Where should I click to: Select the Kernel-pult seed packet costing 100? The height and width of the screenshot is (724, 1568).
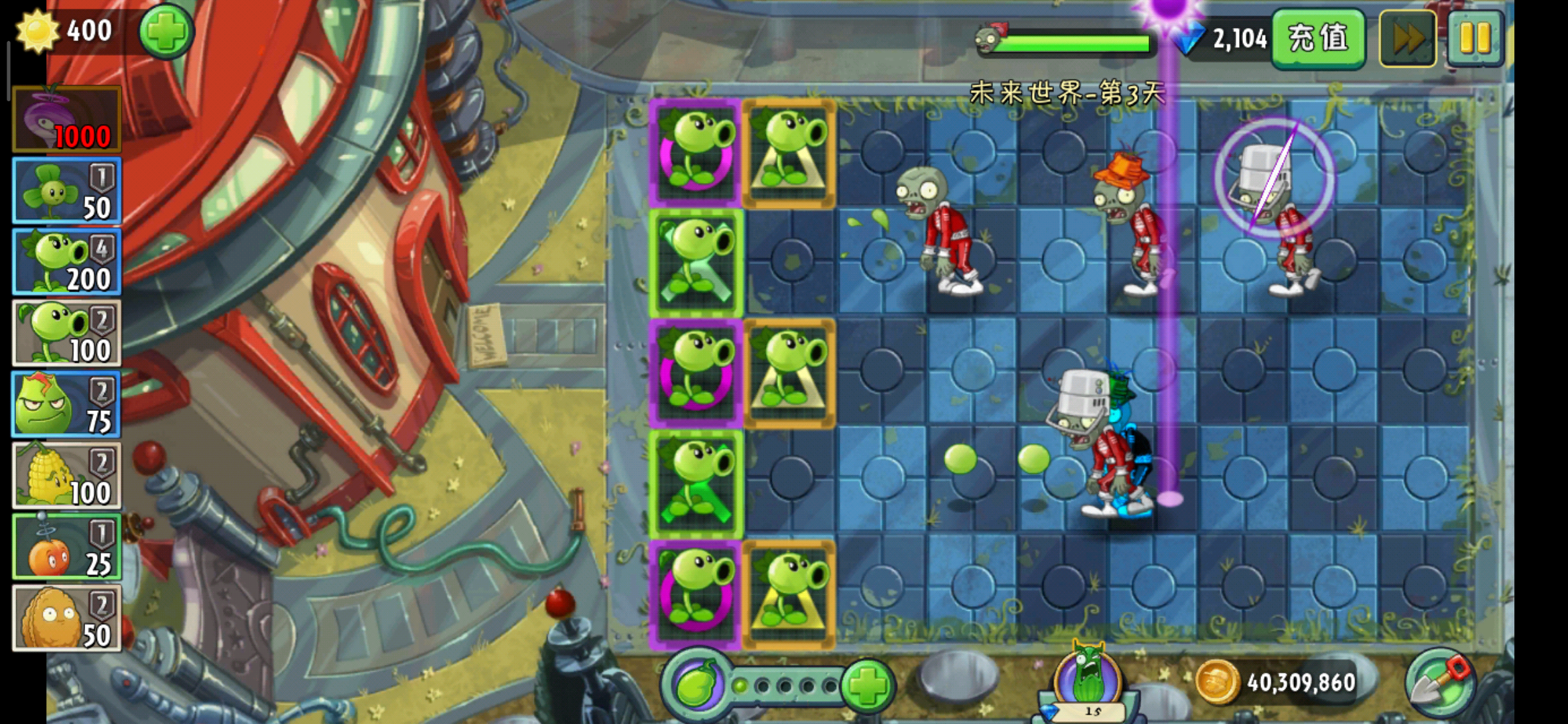66,475
